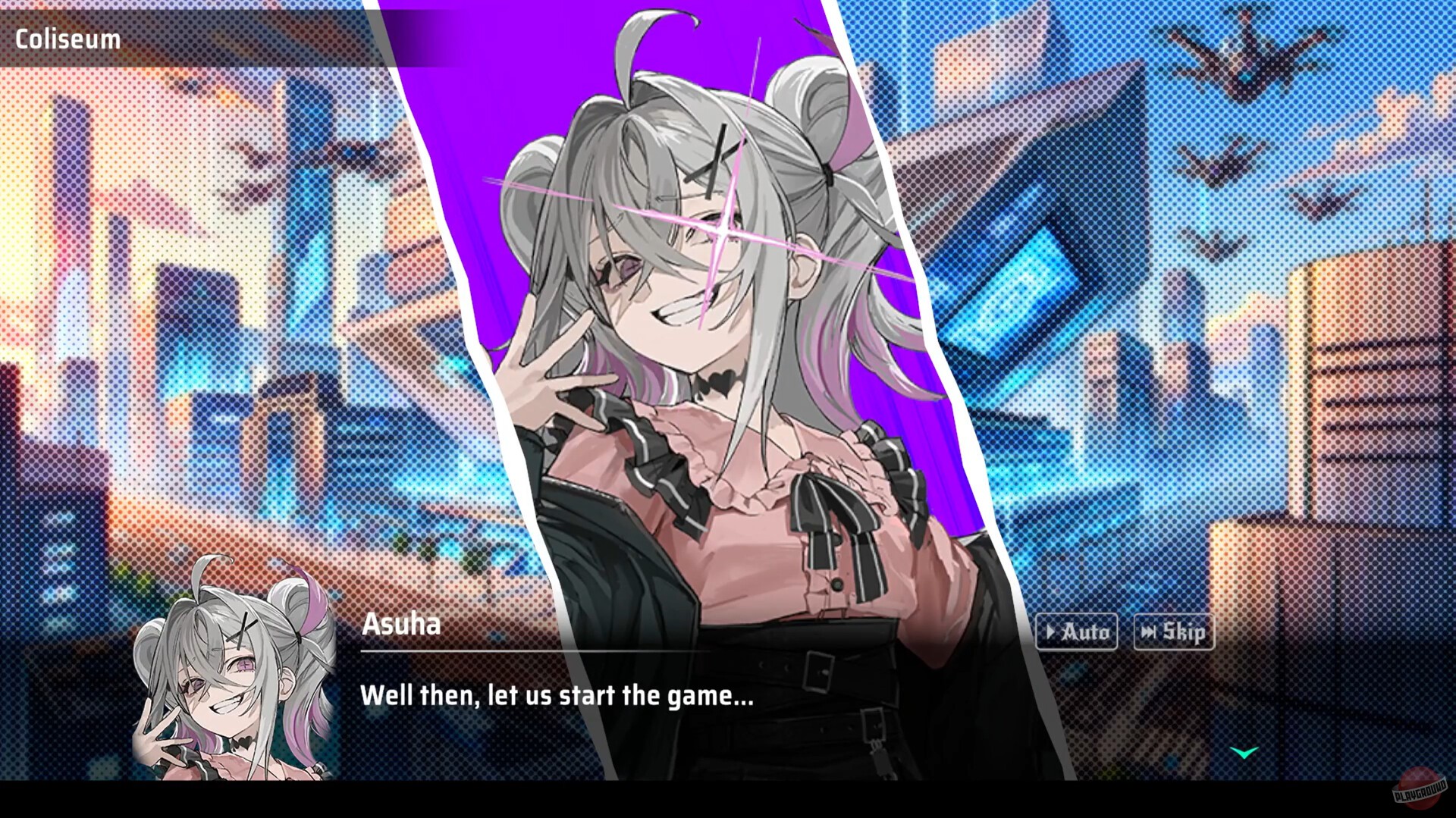Click the Asuha nameplate above the dialogue
Image resolution: width=1456 pixels, height=818 pixels.
[400, 625]
